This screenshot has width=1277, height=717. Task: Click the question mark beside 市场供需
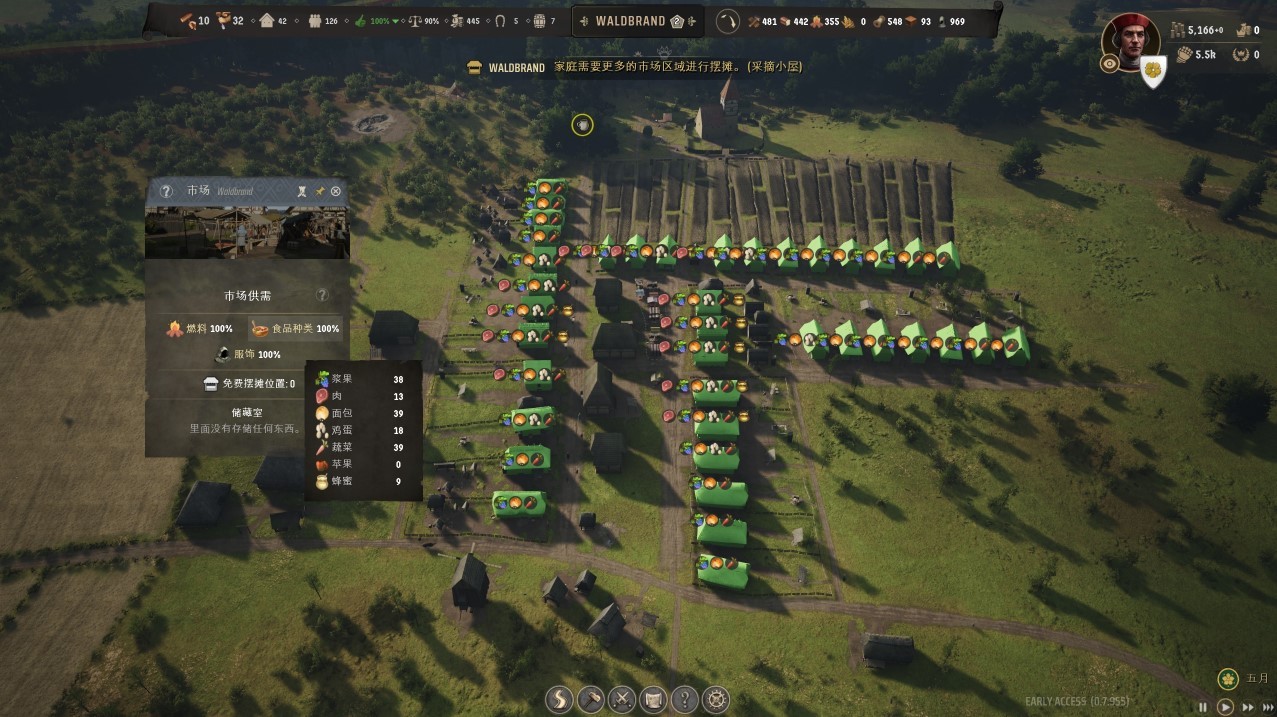coord(322,296)
